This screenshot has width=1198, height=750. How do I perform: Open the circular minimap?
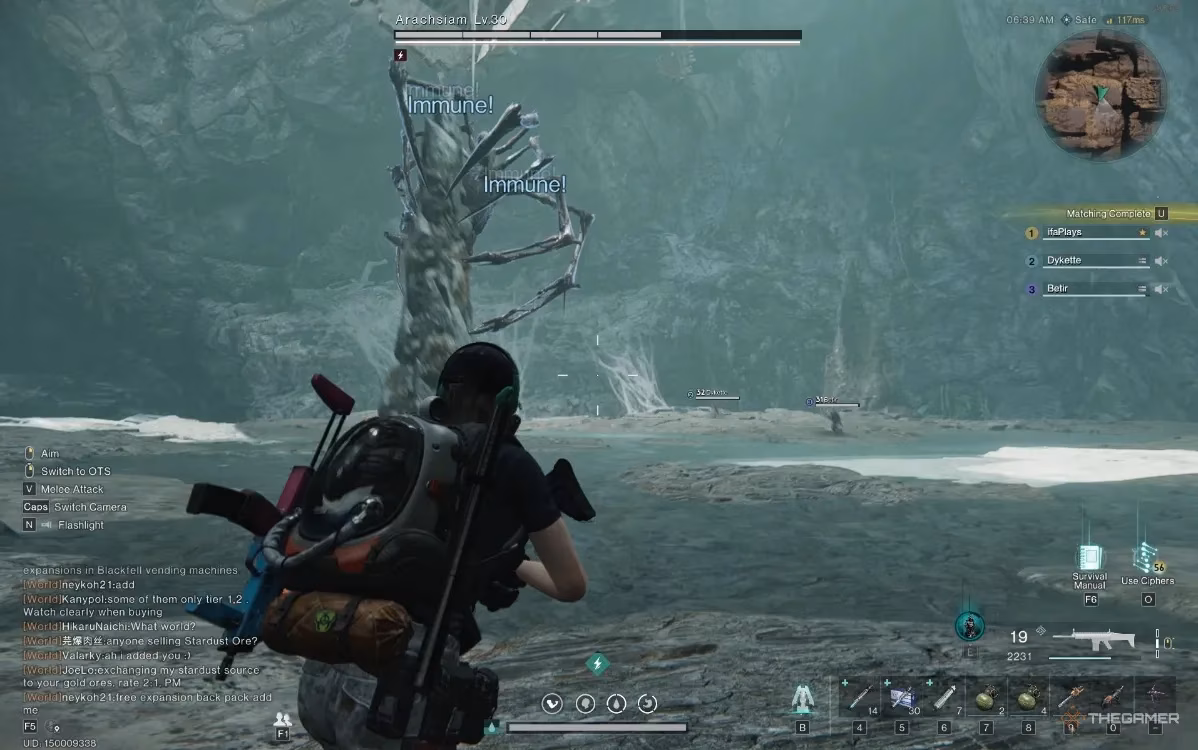(1101, 96)
